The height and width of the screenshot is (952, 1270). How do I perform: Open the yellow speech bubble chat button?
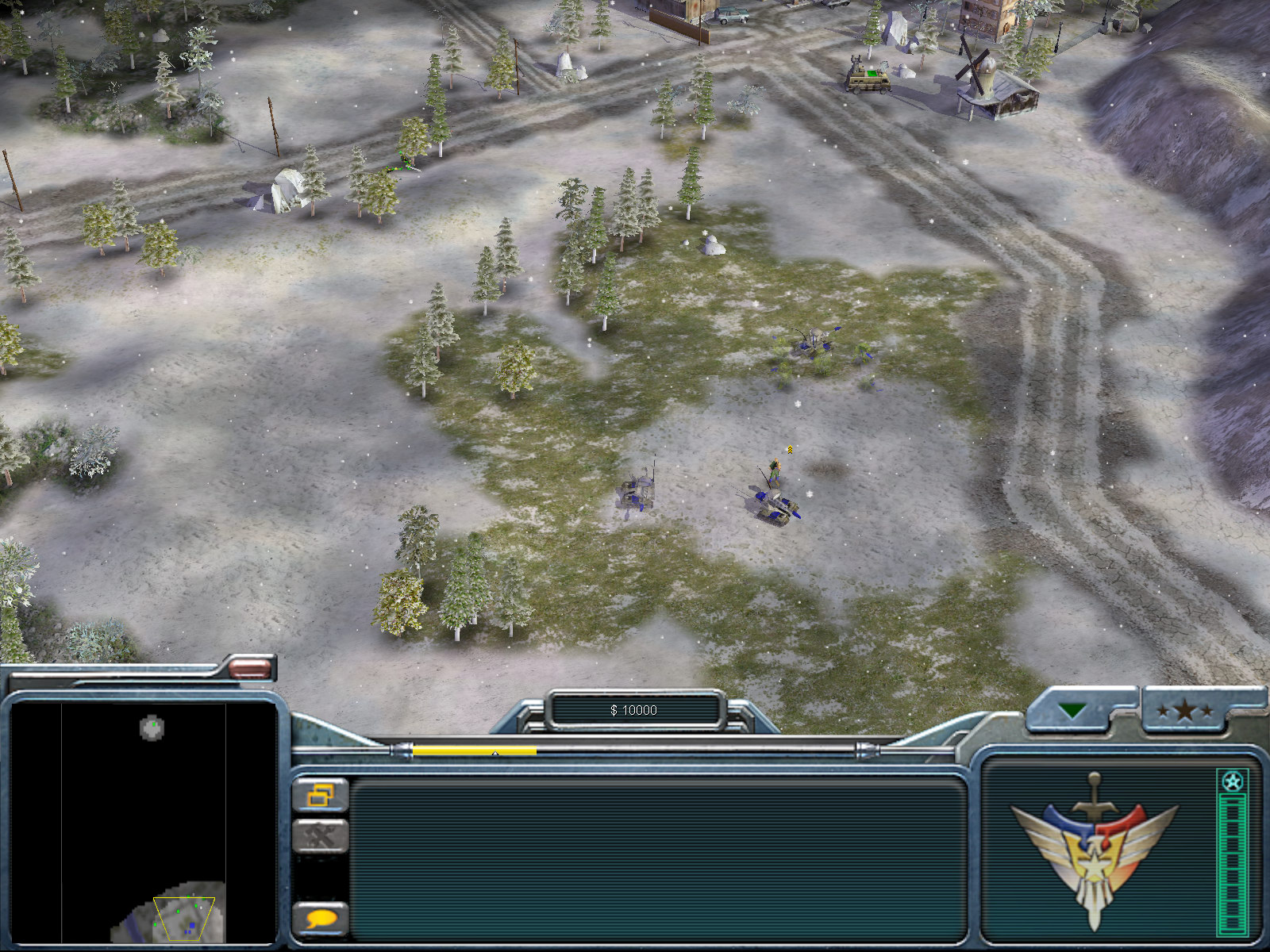[x=321, y=919]
